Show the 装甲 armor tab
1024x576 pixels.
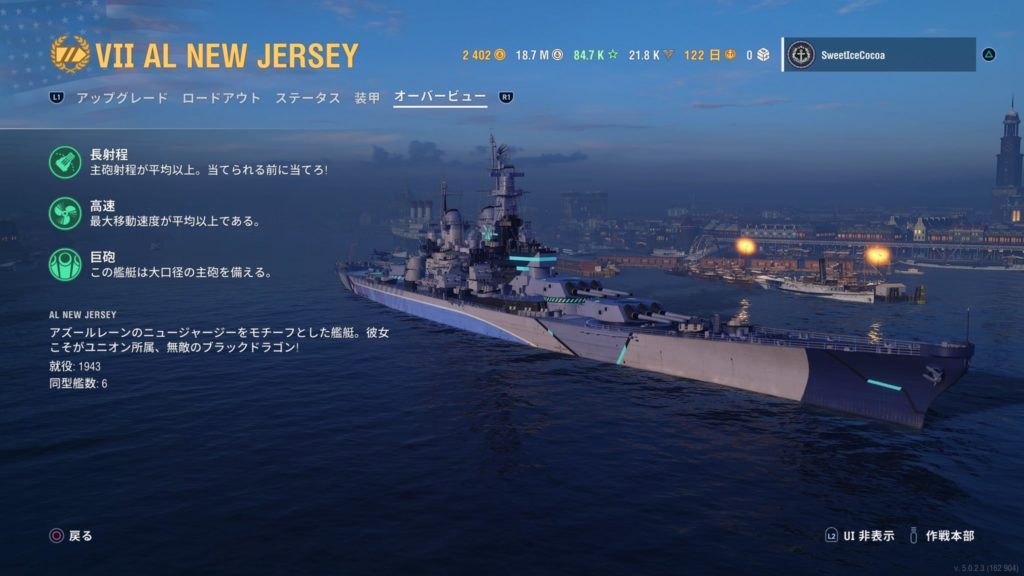tap(367, 98)
